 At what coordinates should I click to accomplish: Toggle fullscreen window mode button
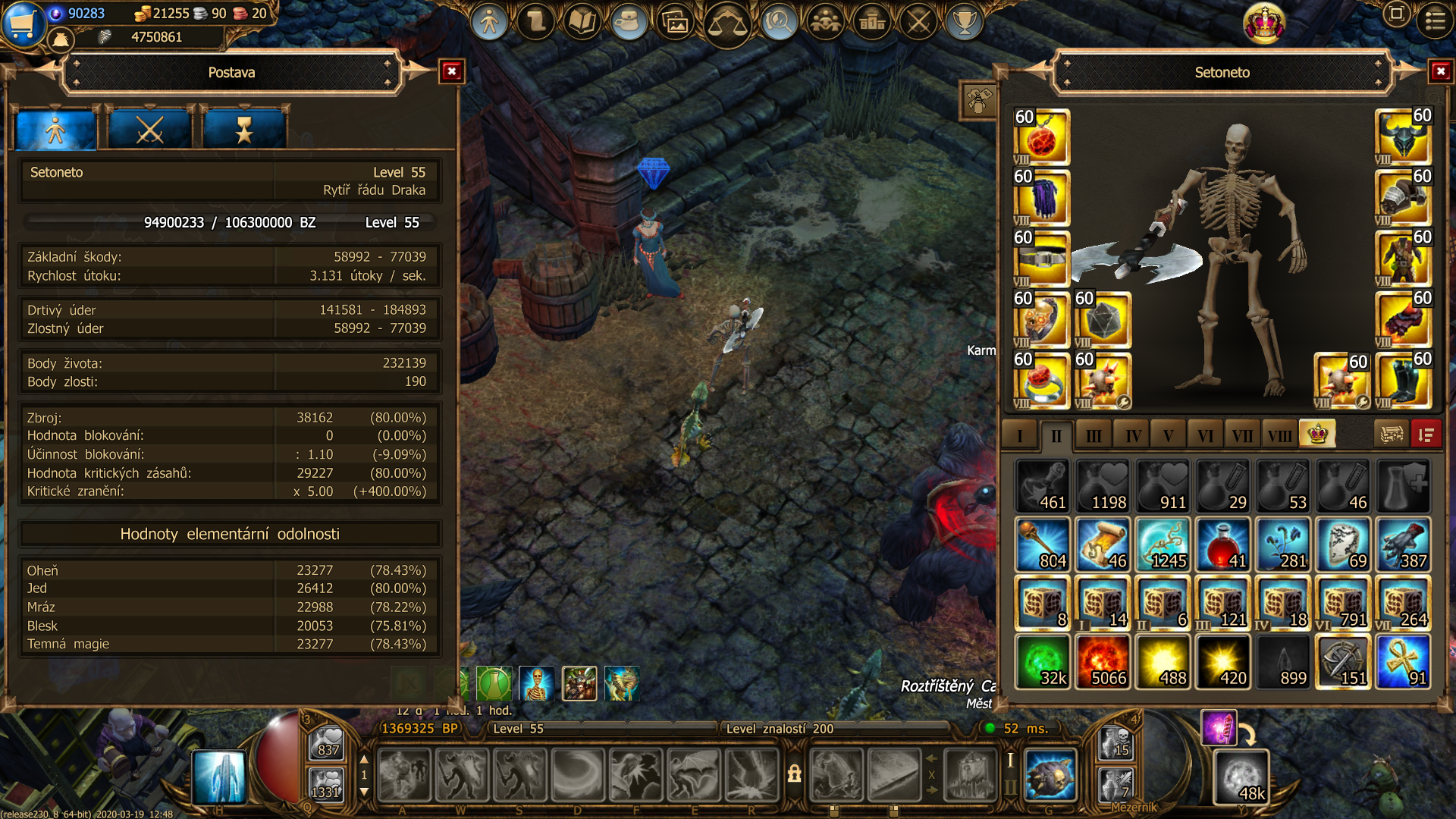[x=1396, y=14]
